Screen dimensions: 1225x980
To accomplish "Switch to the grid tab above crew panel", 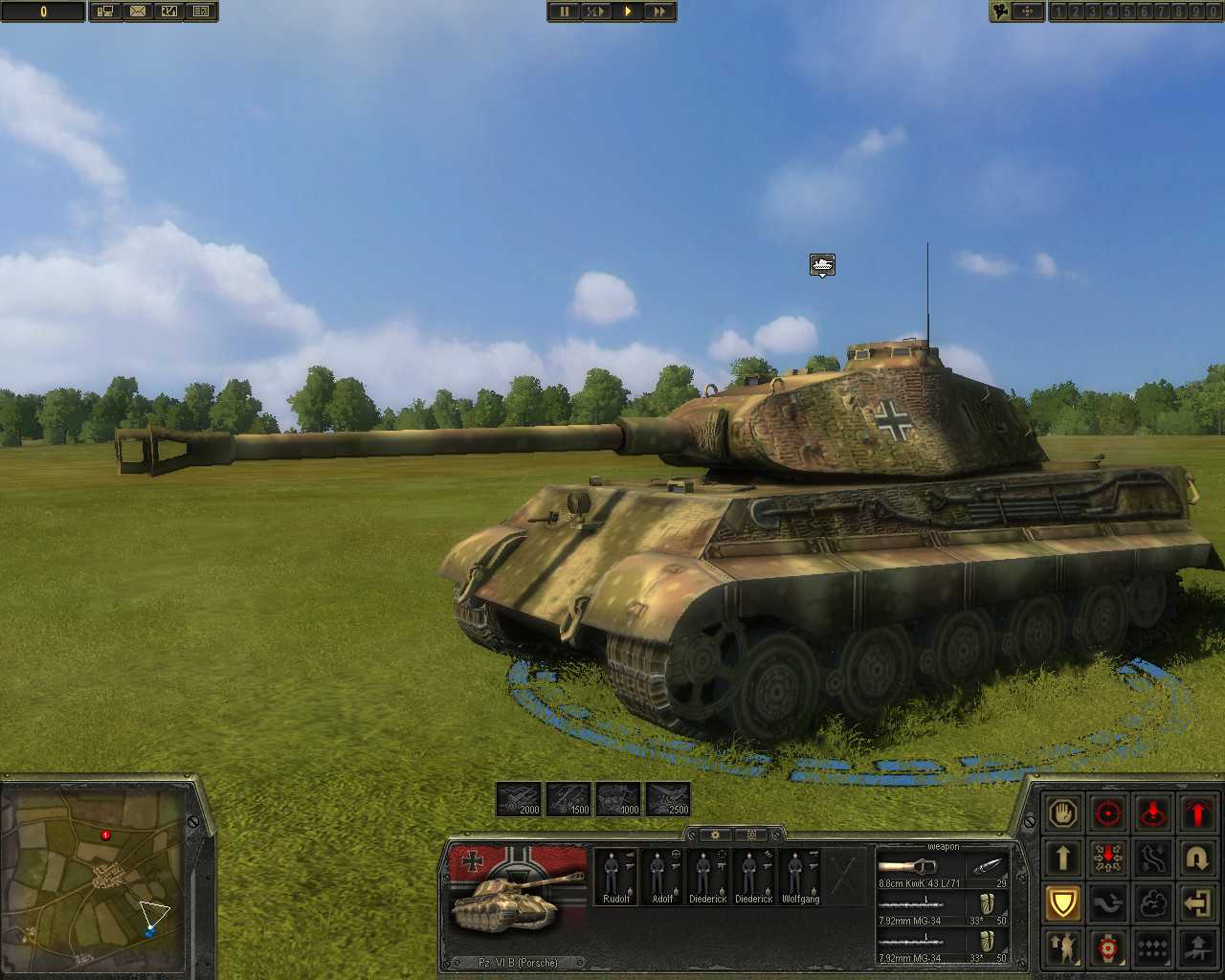I will 752,835.
